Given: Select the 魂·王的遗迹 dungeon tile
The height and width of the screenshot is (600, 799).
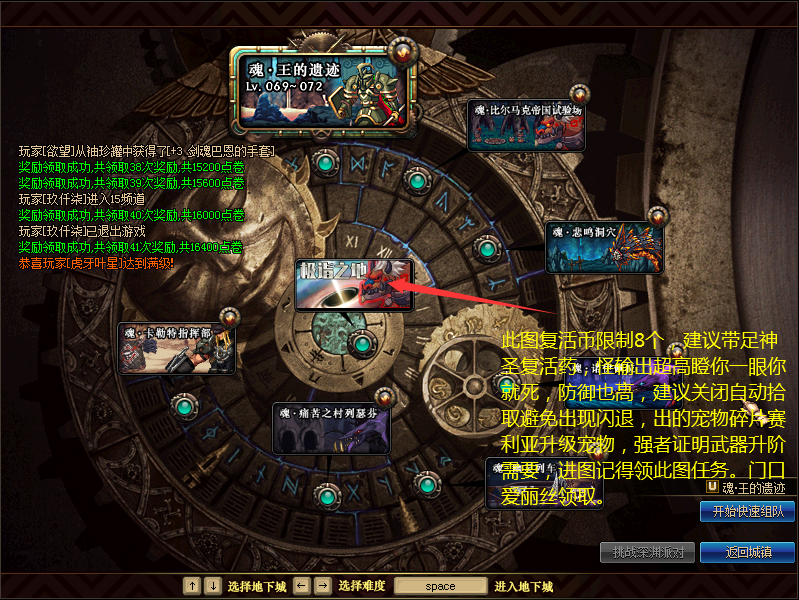Looking at the screenshot, I should click(325, 90).
